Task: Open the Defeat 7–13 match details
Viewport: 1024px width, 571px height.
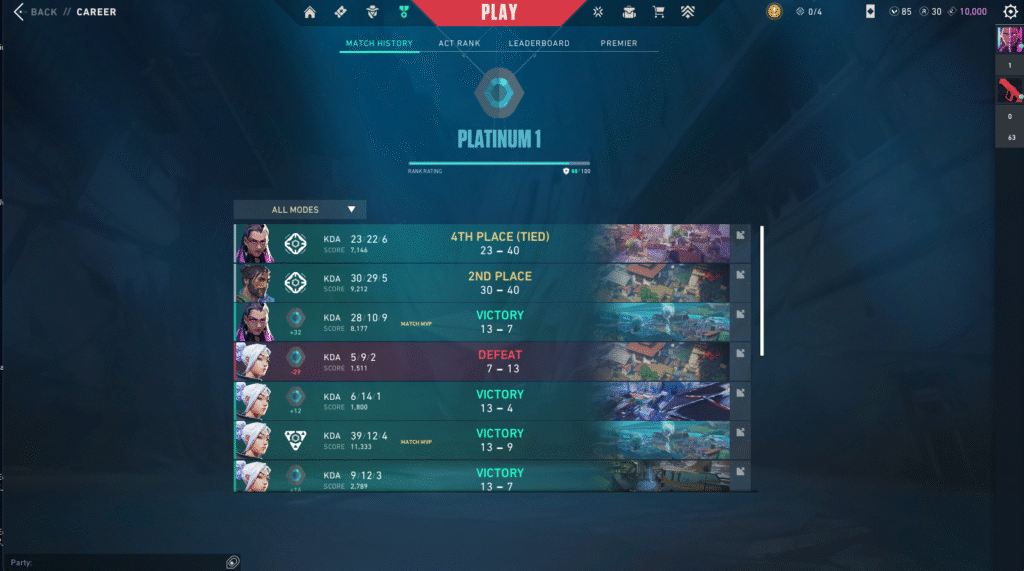Action: (499, 361)
